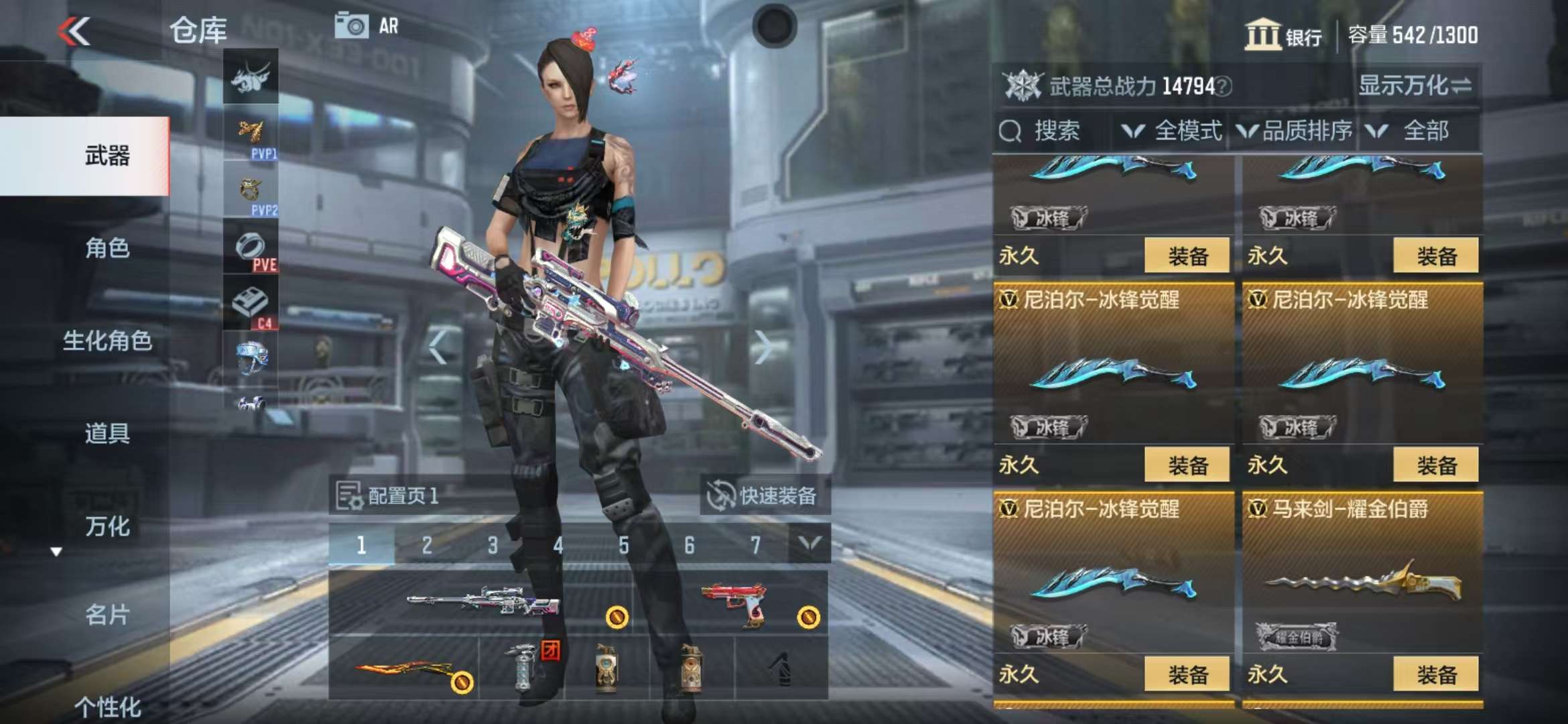
Task: Select the equipped sniper rifle slot
Action: point(482,601)
